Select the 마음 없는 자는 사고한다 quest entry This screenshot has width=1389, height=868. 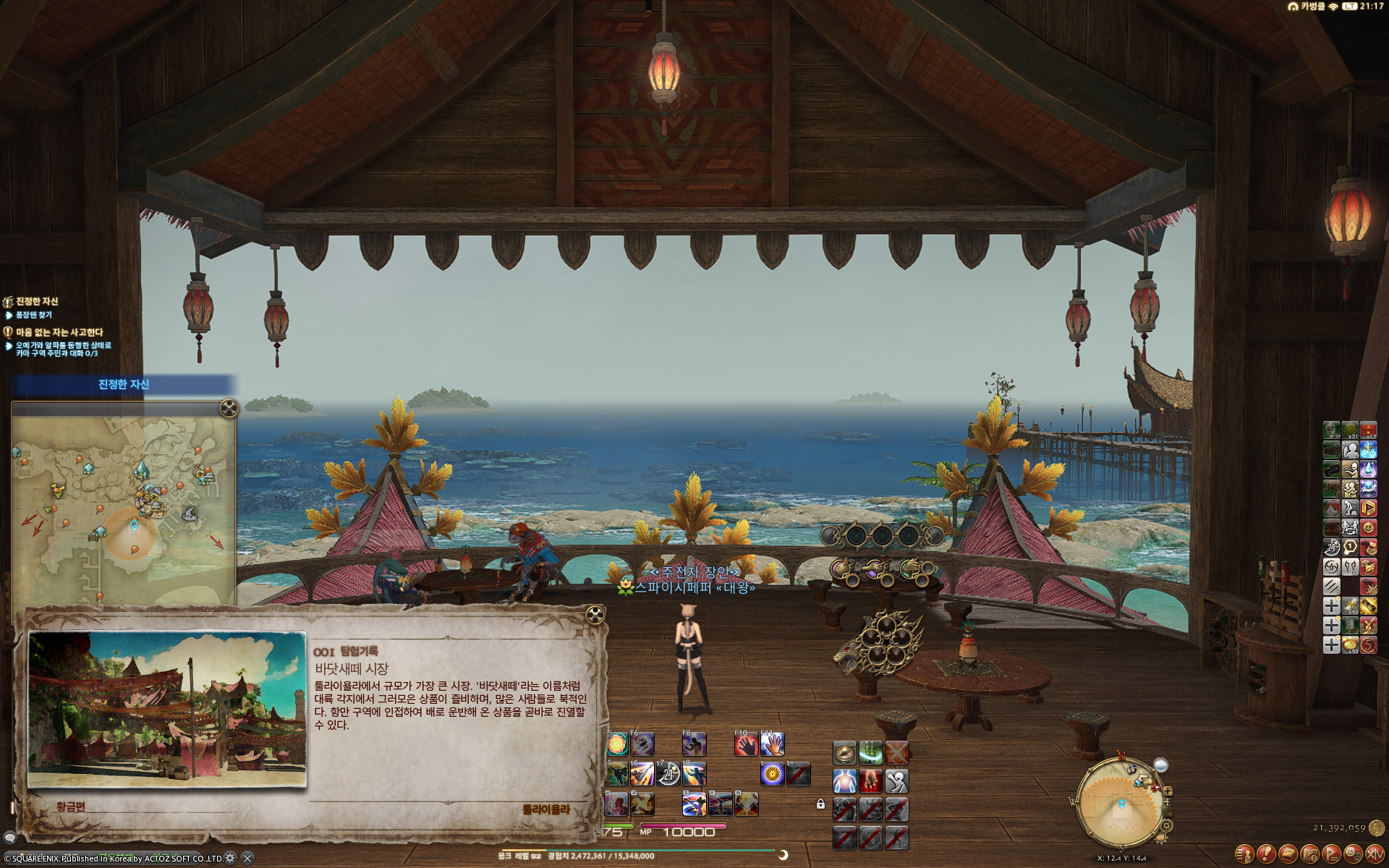59,333
